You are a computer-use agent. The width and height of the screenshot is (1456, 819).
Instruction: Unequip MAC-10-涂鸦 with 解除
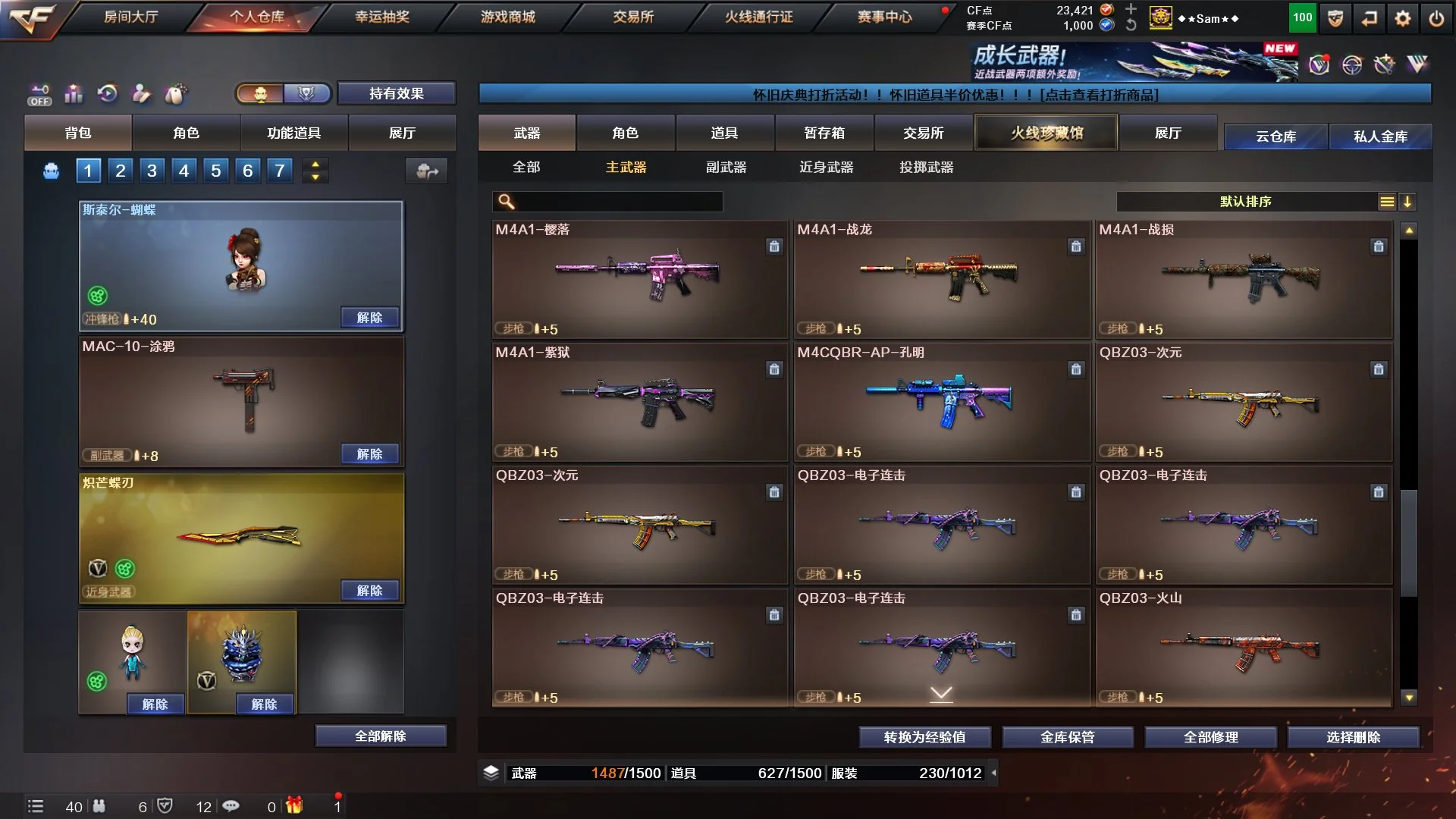pyautogui.click(x=369, y=453)
